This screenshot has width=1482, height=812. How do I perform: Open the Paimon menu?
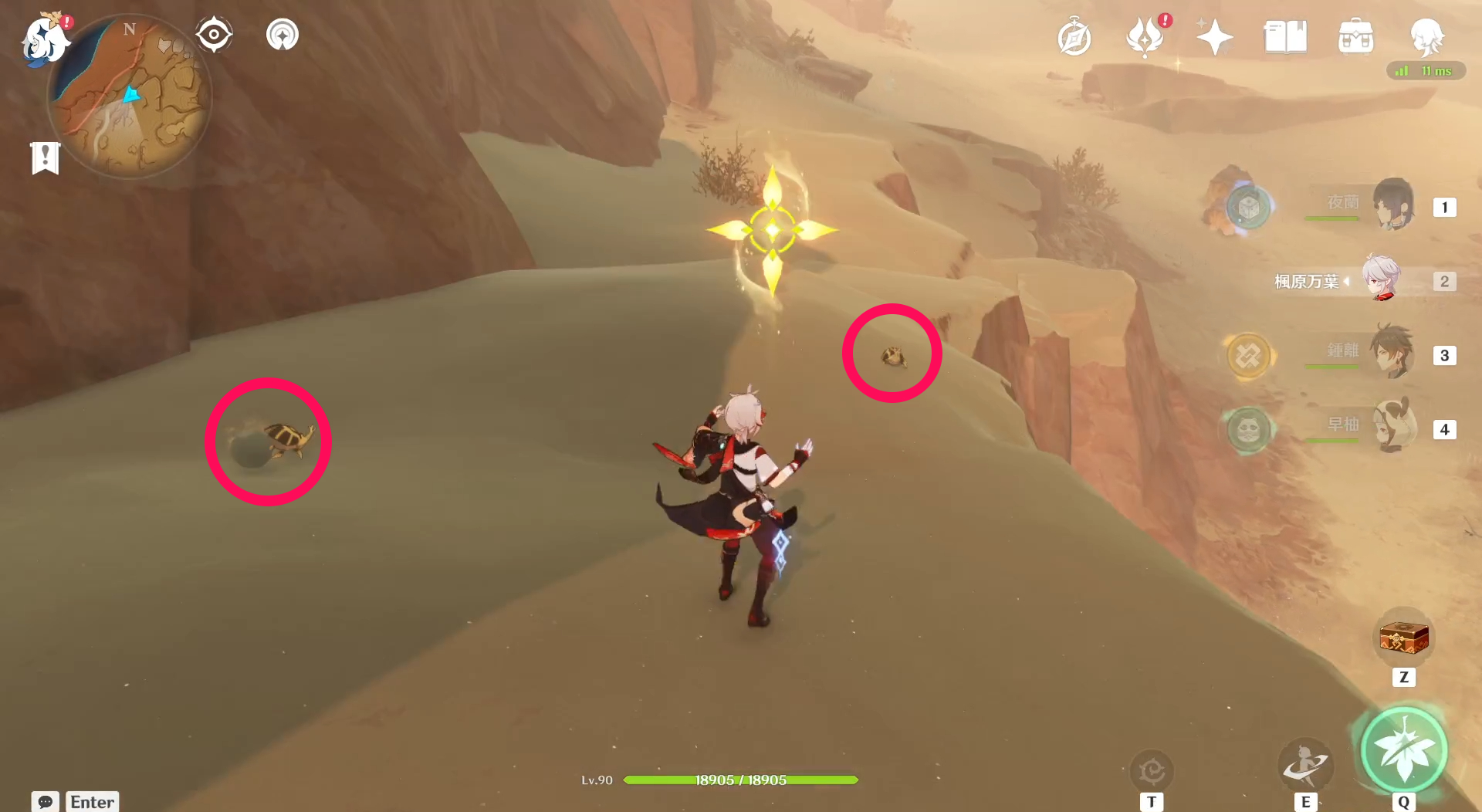(x=44, y=42)
